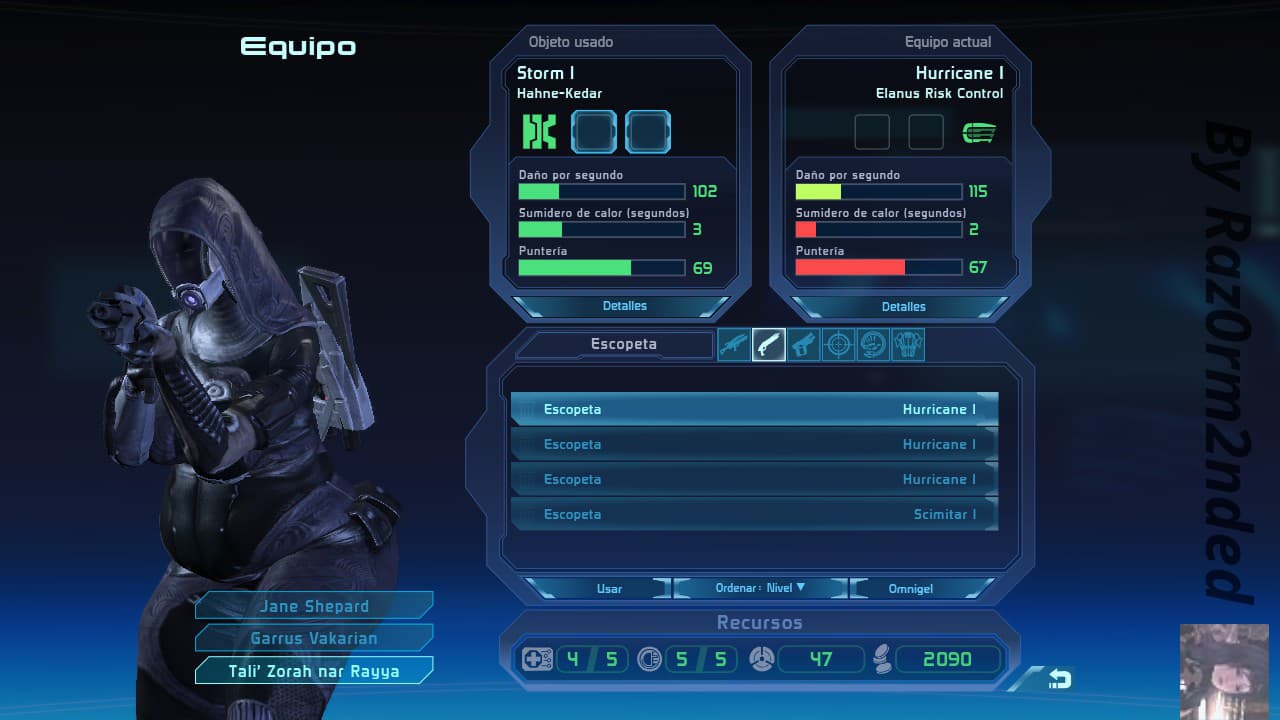1280x720 pixels.
Task: Open the pistol category tab
Action: point(803,345)
